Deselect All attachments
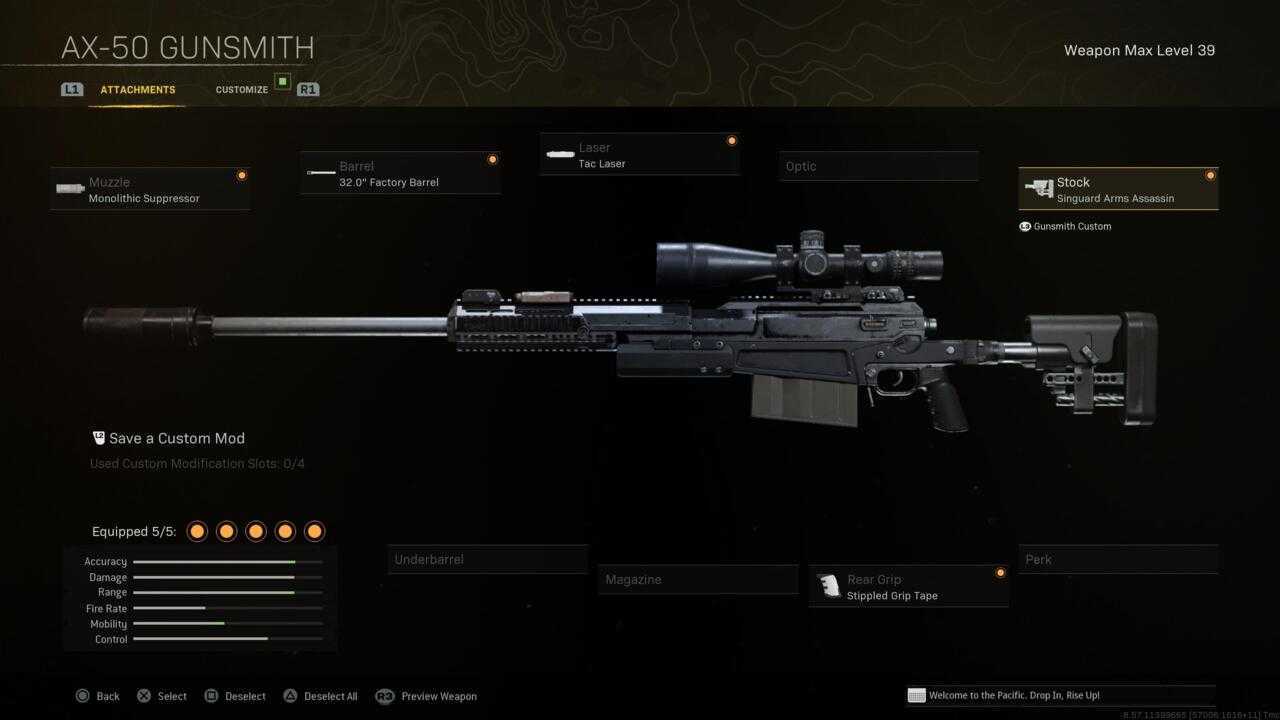 320,696
